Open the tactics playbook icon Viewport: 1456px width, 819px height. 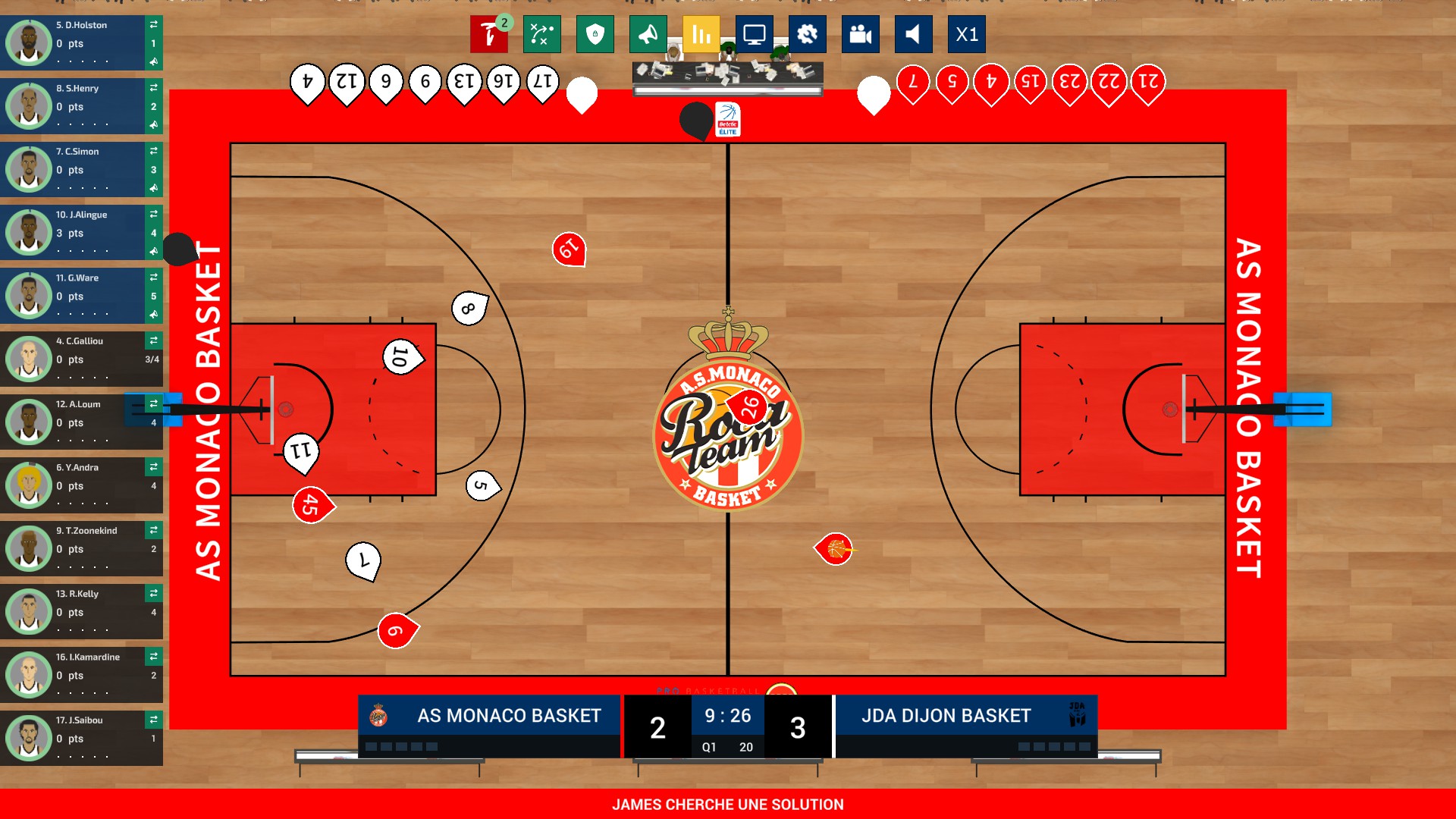(x=541, y=34)
